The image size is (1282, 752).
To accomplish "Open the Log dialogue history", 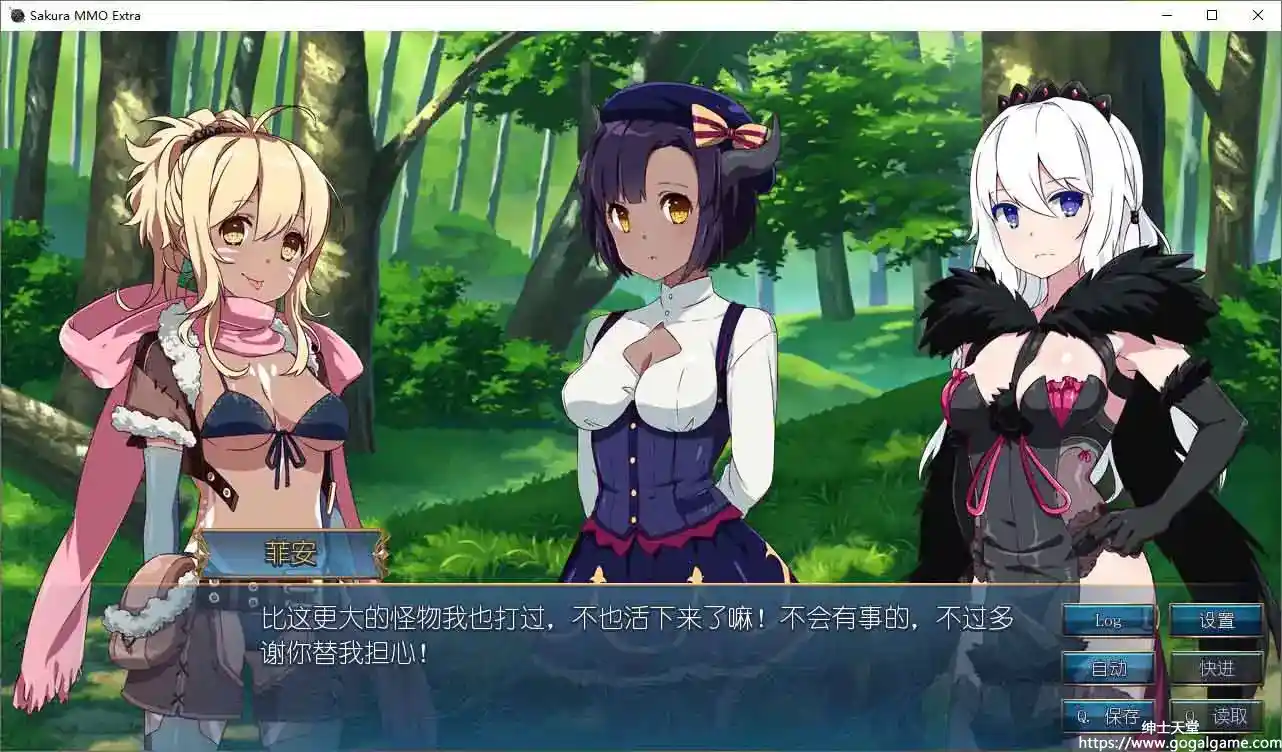I will 1108,620.
